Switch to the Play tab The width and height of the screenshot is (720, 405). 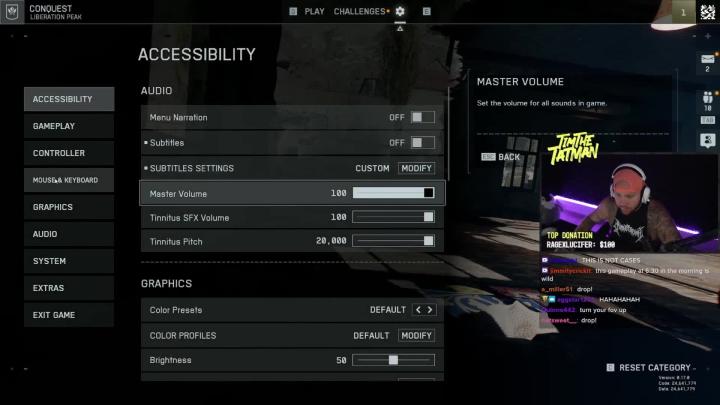(314, 12)
